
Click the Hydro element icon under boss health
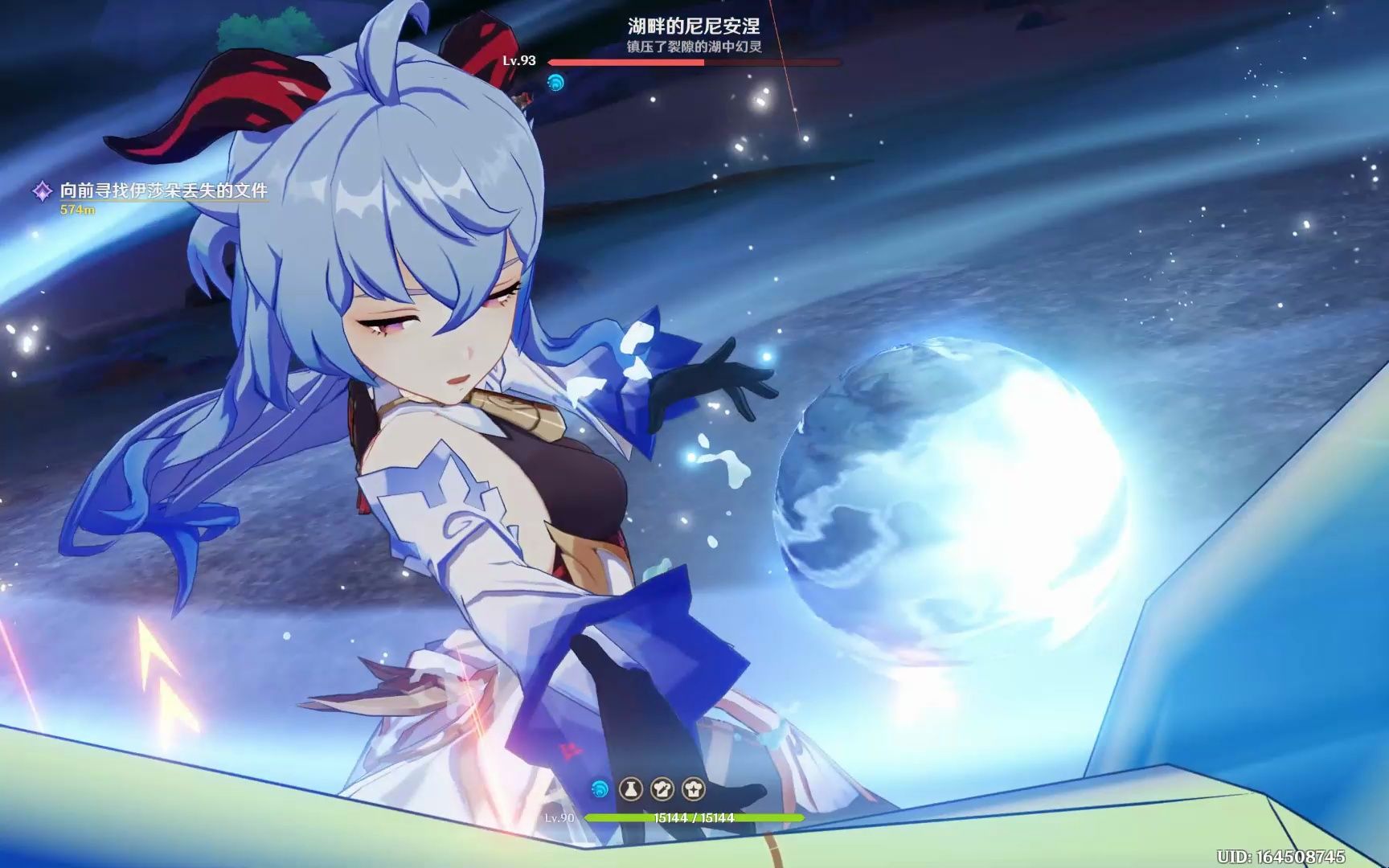point(555,82)
